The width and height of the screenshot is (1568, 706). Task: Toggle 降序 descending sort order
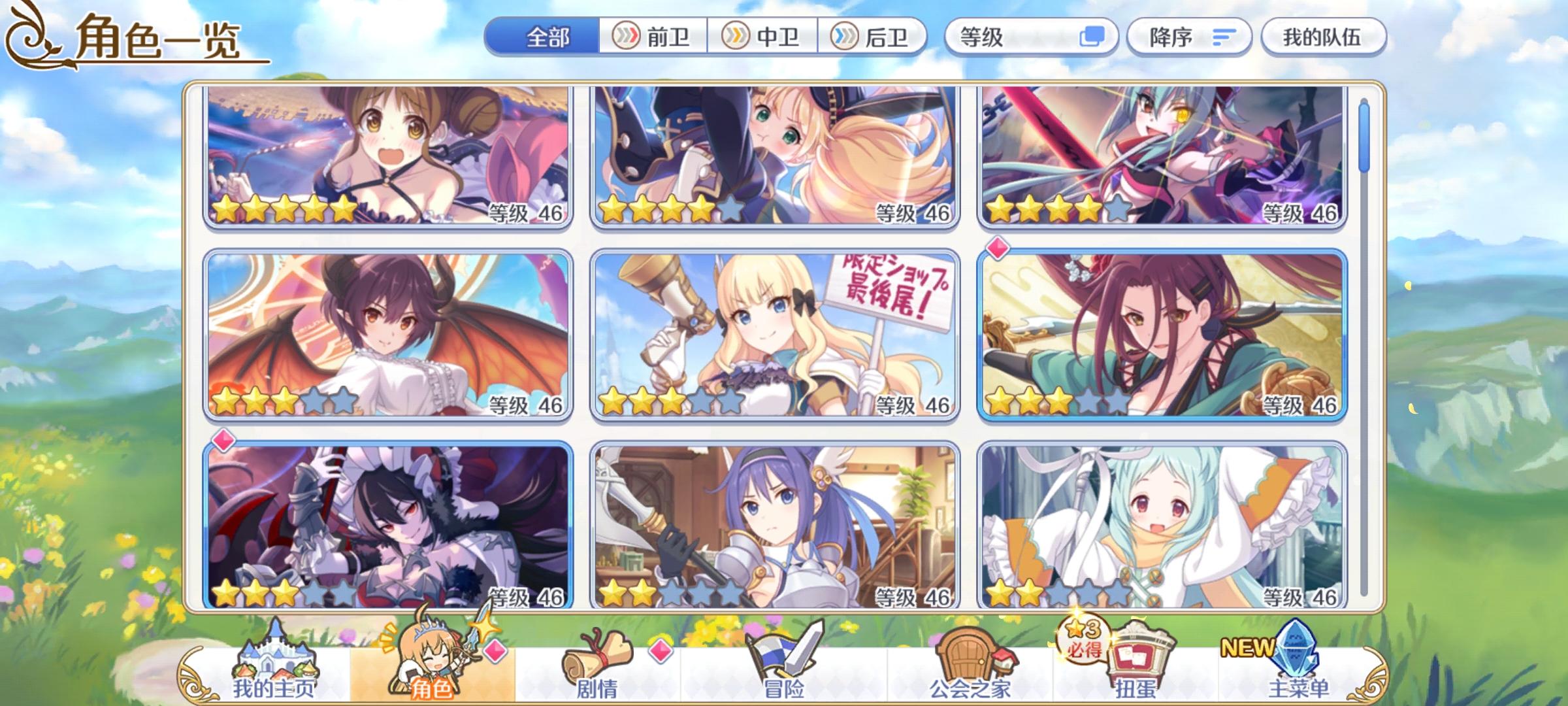(1189, 37)
